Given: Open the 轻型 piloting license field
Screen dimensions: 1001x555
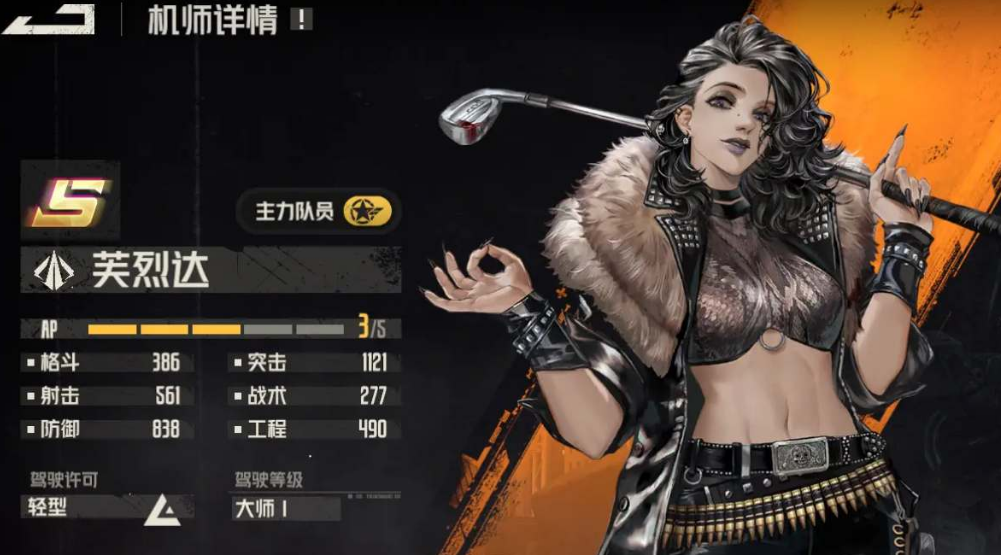Looking at the screenshot, I should coord(103,508).
